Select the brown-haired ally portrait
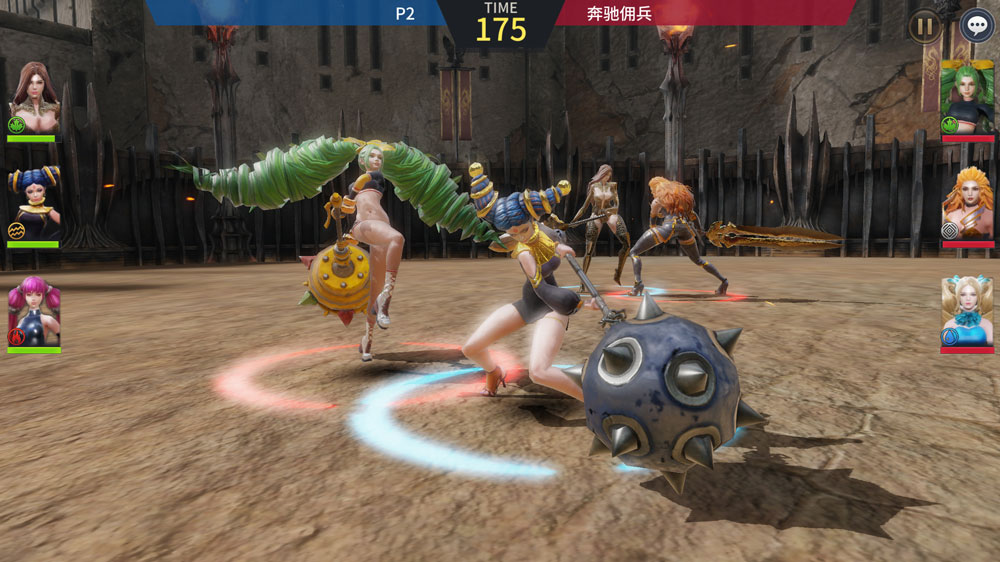Viewport: 1000px width, 562px height. pyautogui.click(x=34, y=98)
